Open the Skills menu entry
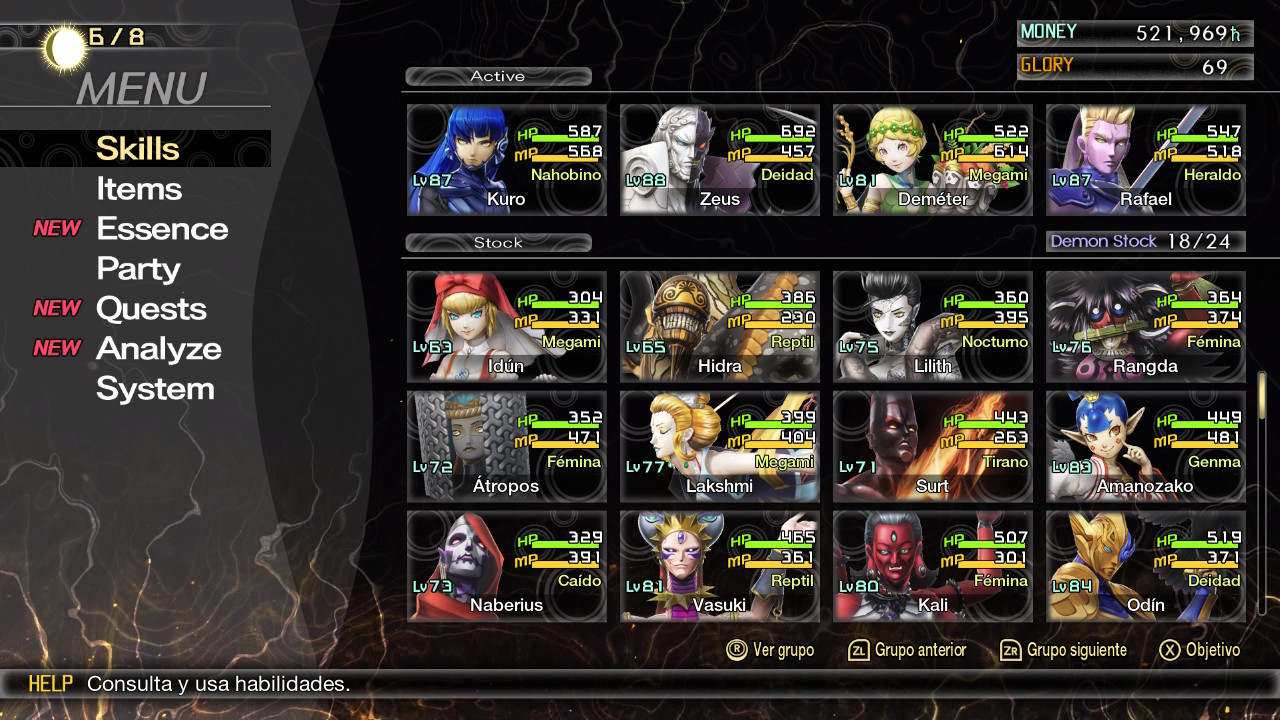Viewport: 1280px width, 720px height. (137, 149)
